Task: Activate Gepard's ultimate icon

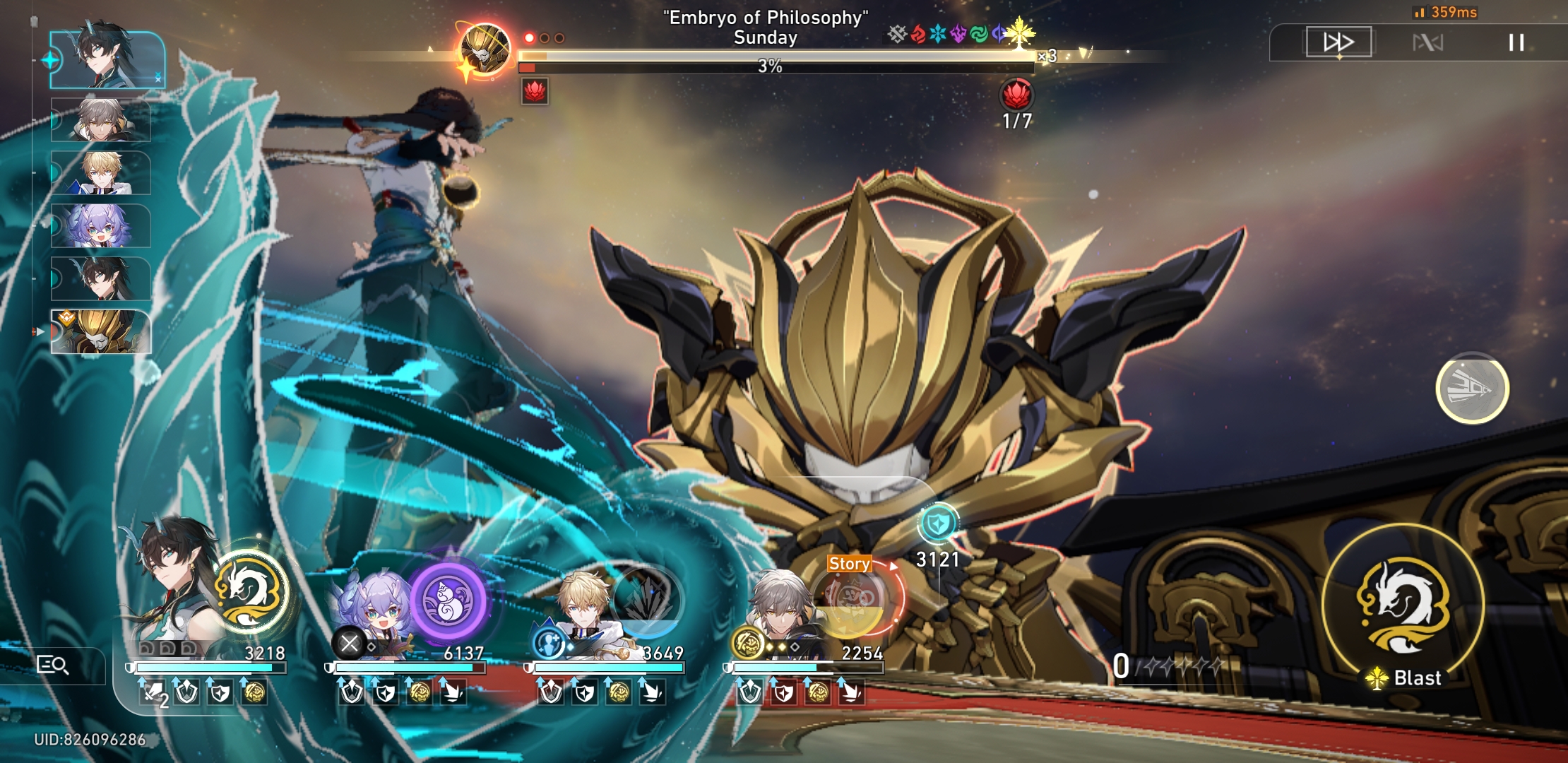Action: (x=646, y=601)
